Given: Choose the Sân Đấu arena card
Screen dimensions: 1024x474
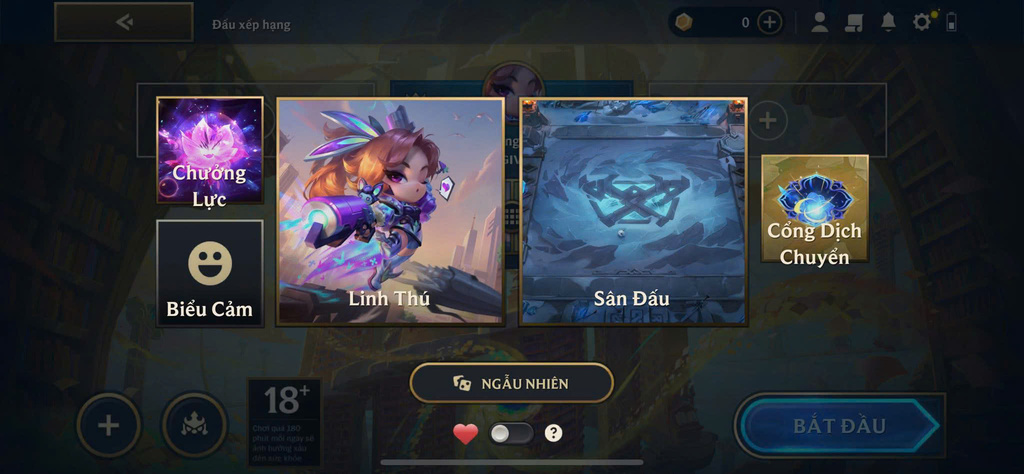Looking at the screenshot, I should [632, 210].
